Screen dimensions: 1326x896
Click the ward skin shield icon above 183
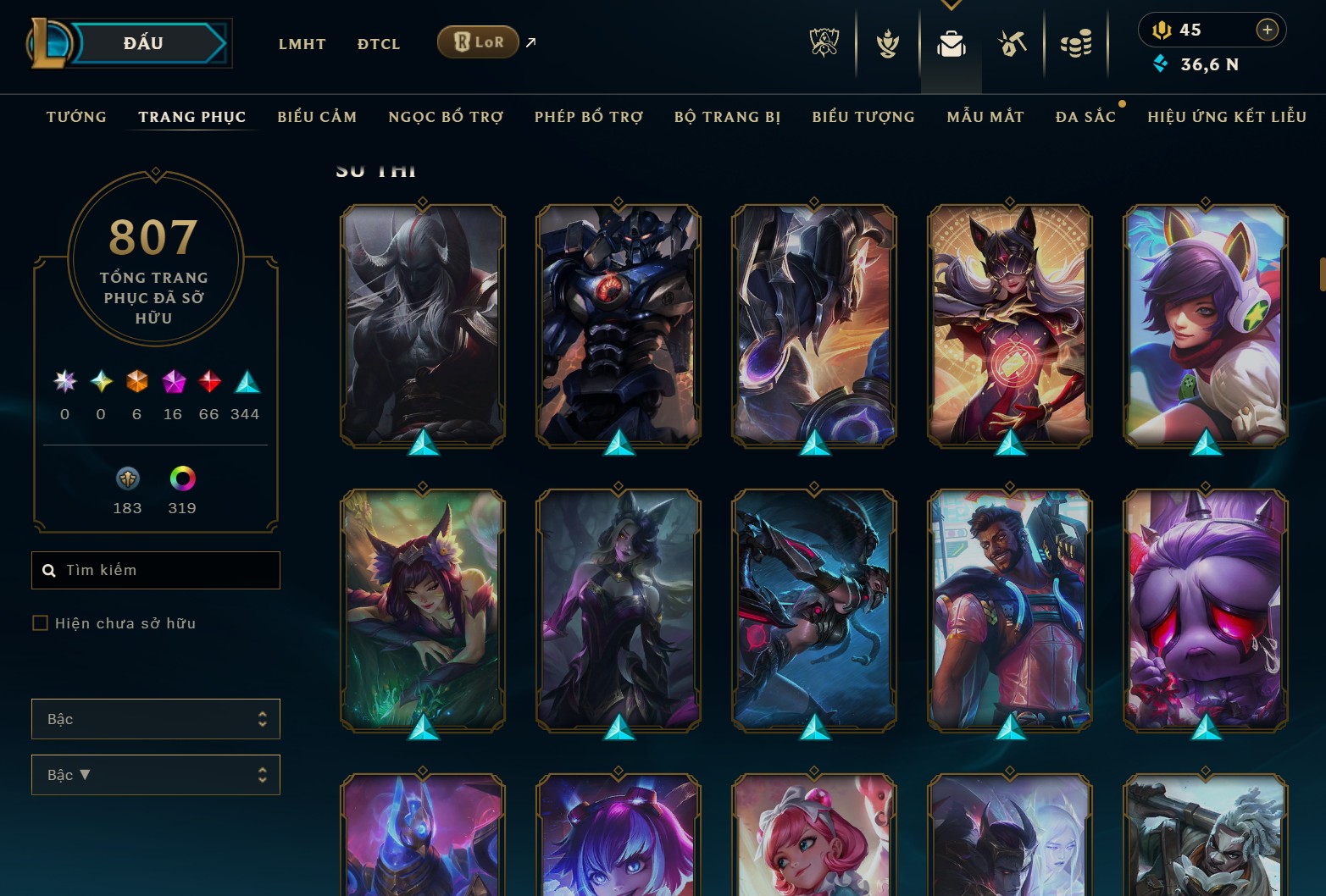coord(127,479)
